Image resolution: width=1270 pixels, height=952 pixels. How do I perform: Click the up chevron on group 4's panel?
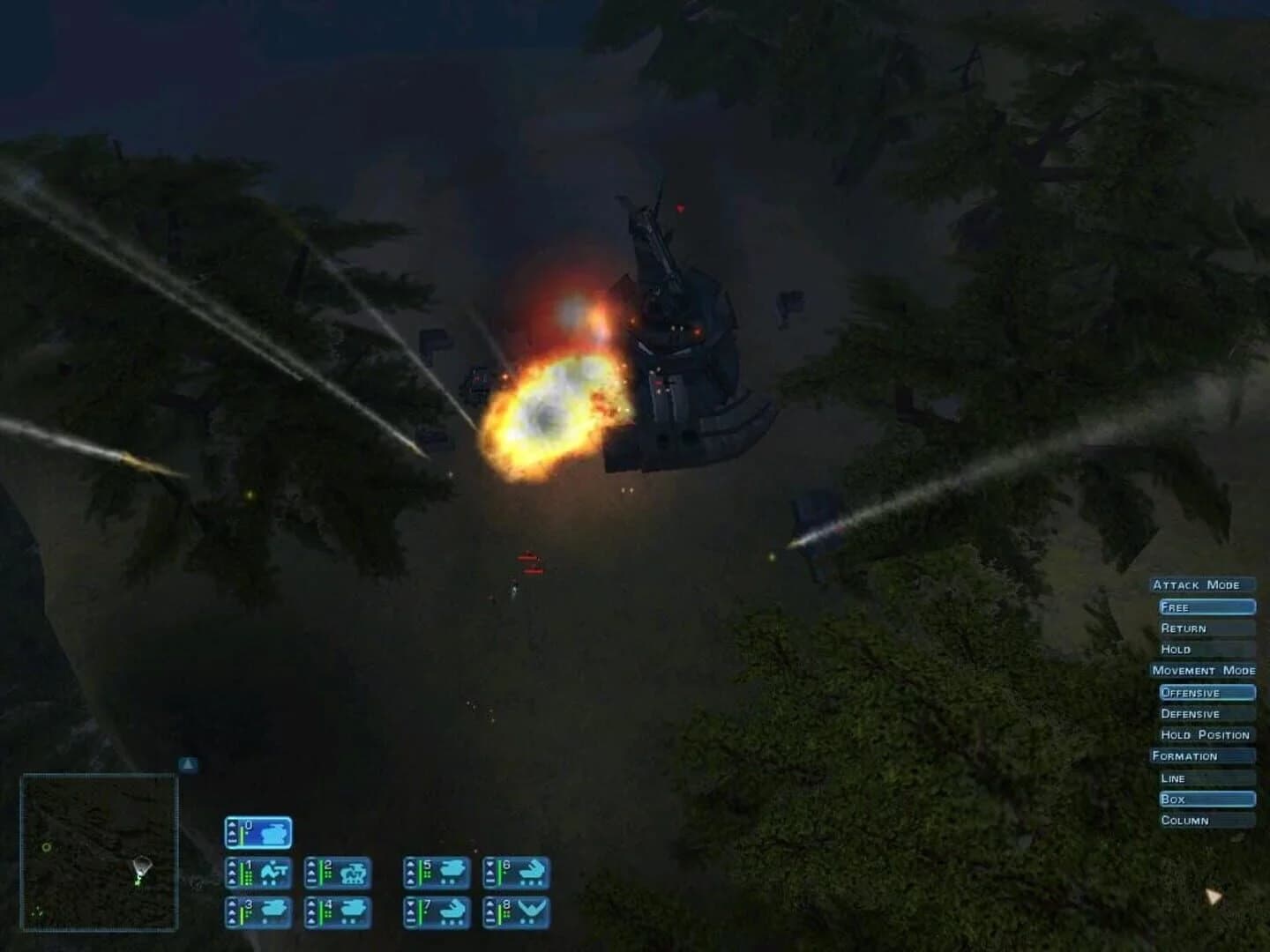(x=311, y=903)
